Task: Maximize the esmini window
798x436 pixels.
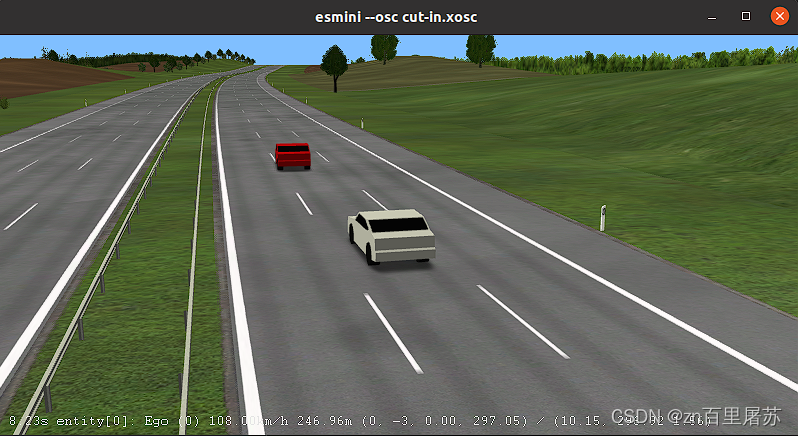Action: 746,16
